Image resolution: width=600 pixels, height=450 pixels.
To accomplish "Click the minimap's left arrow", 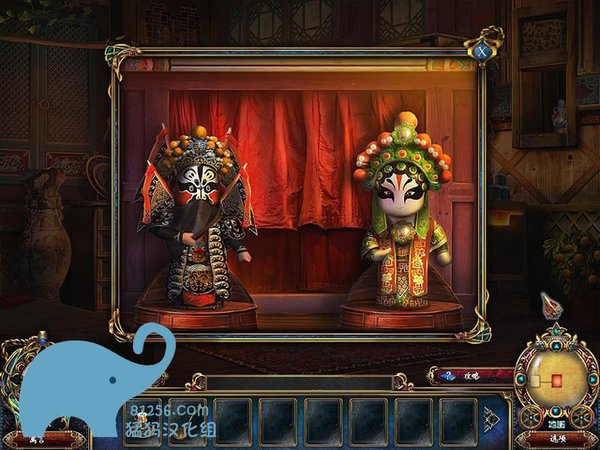I will coord(520,379).
